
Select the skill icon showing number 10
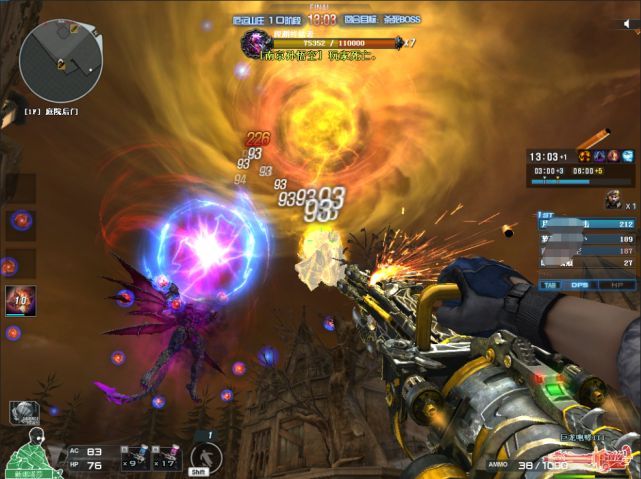pyautogui.click(x=20, y=299)
